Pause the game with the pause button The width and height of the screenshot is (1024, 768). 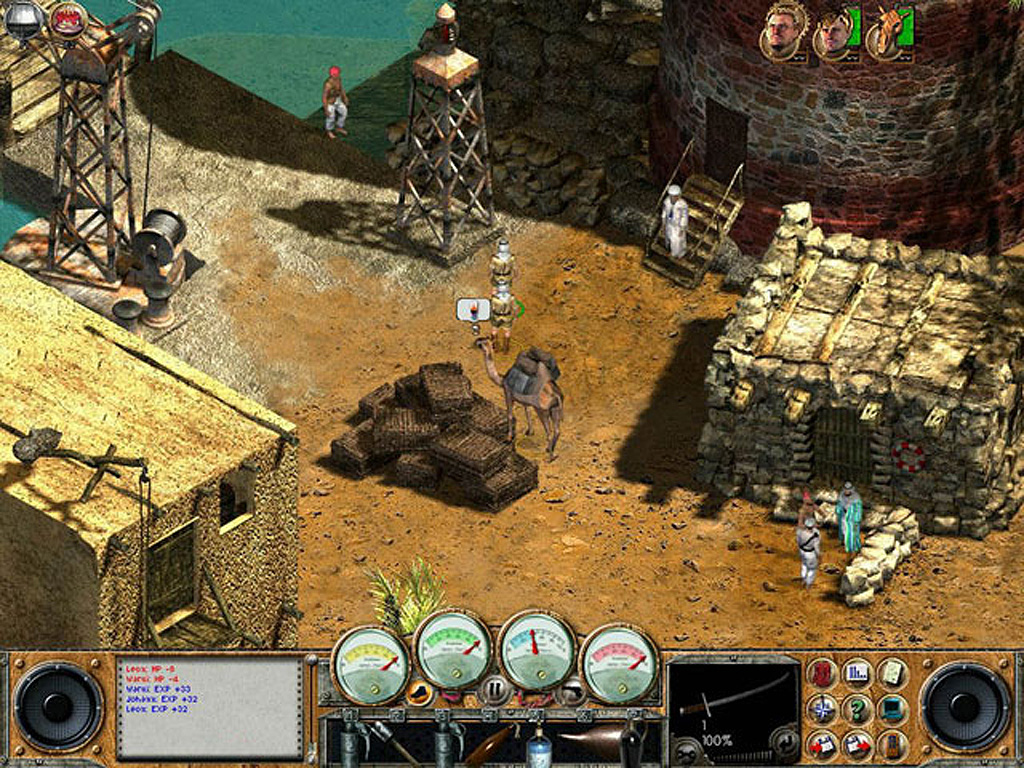coord(494,689)
